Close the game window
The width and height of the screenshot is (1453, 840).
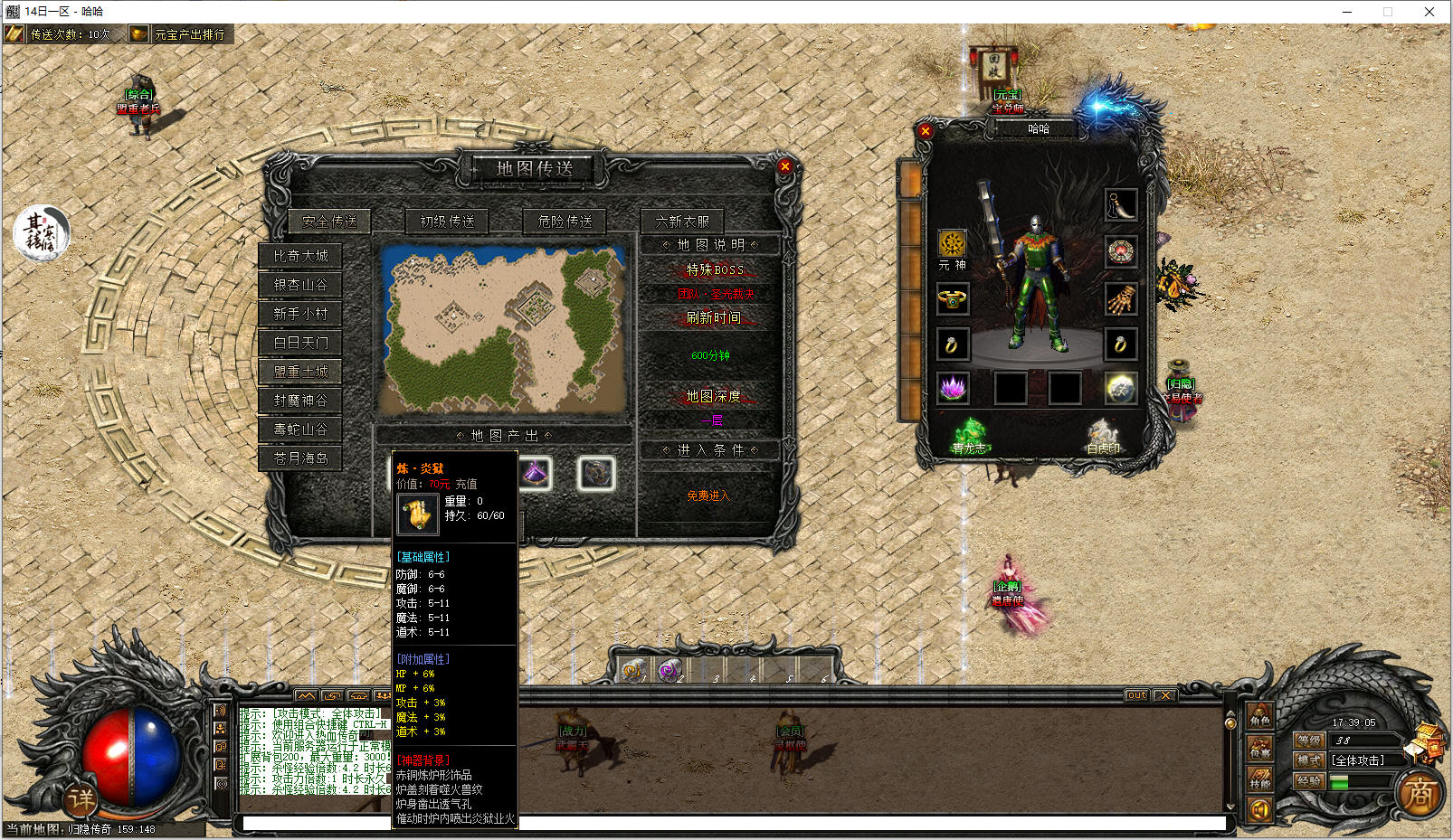[1429, 12]
